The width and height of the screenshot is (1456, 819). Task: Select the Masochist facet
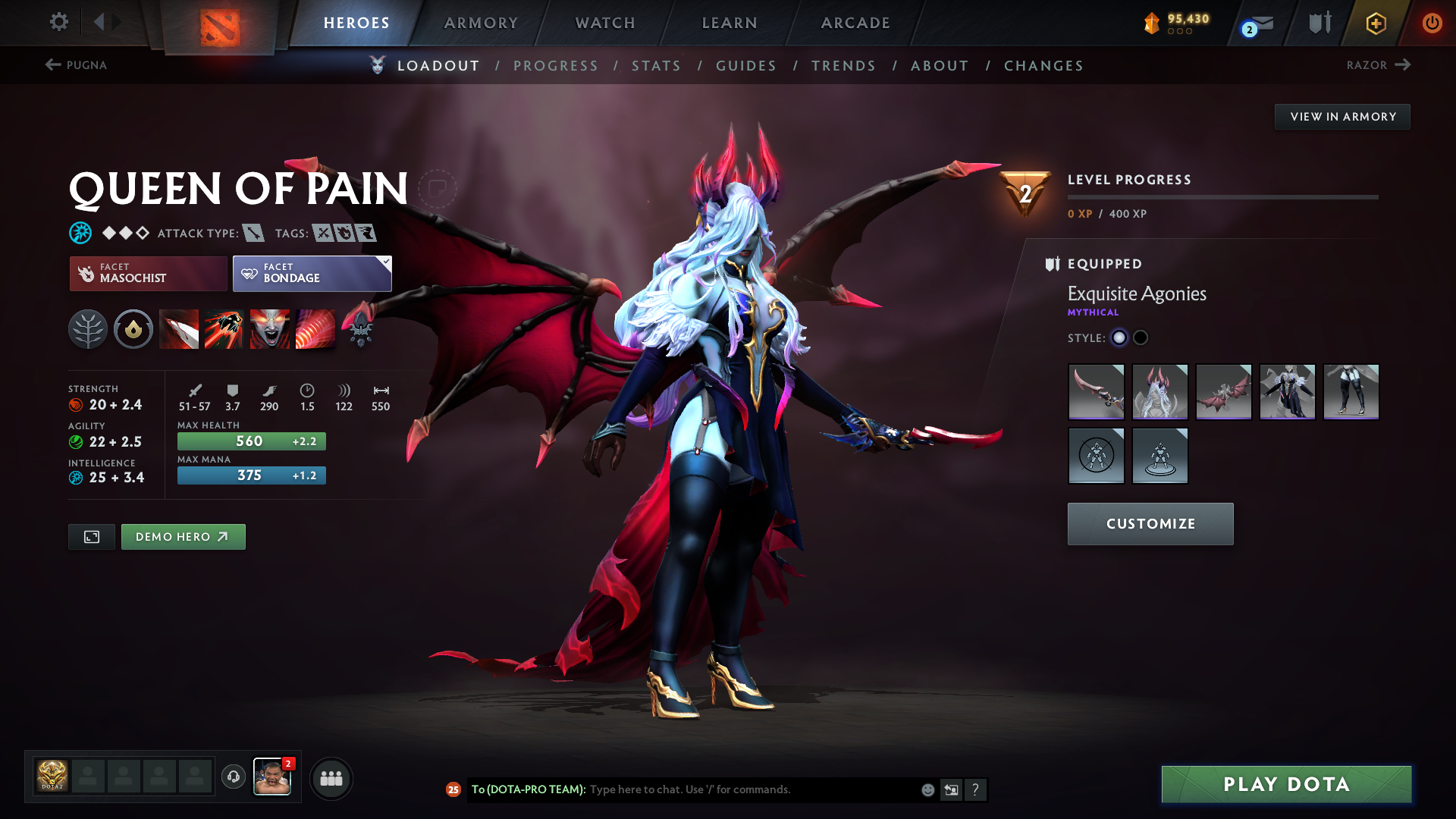point(148,273)
